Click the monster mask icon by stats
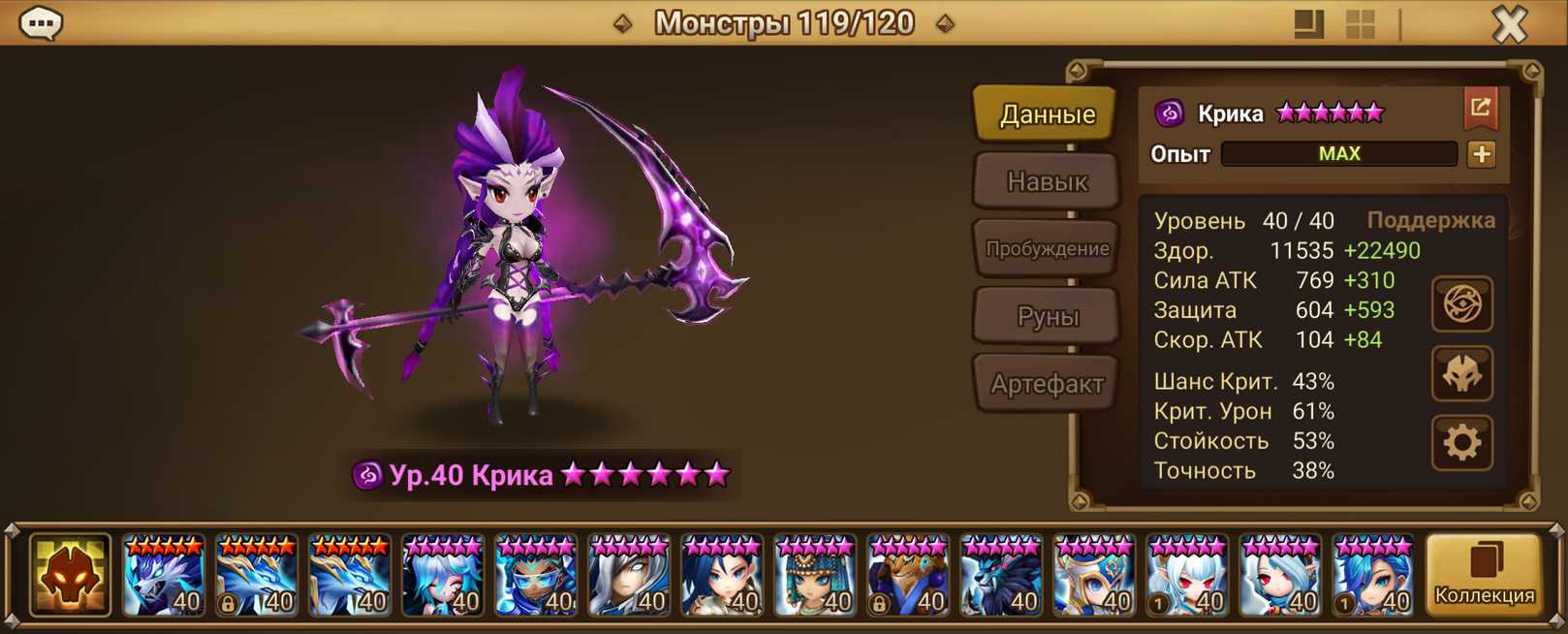The height and width of the screenshot is (634, 1568). tap(1462, 374)
